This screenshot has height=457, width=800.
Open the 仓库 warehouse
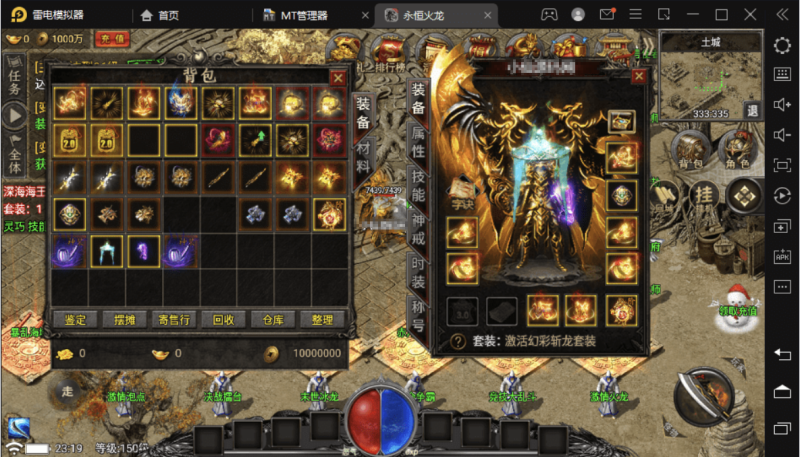point(273,320)
